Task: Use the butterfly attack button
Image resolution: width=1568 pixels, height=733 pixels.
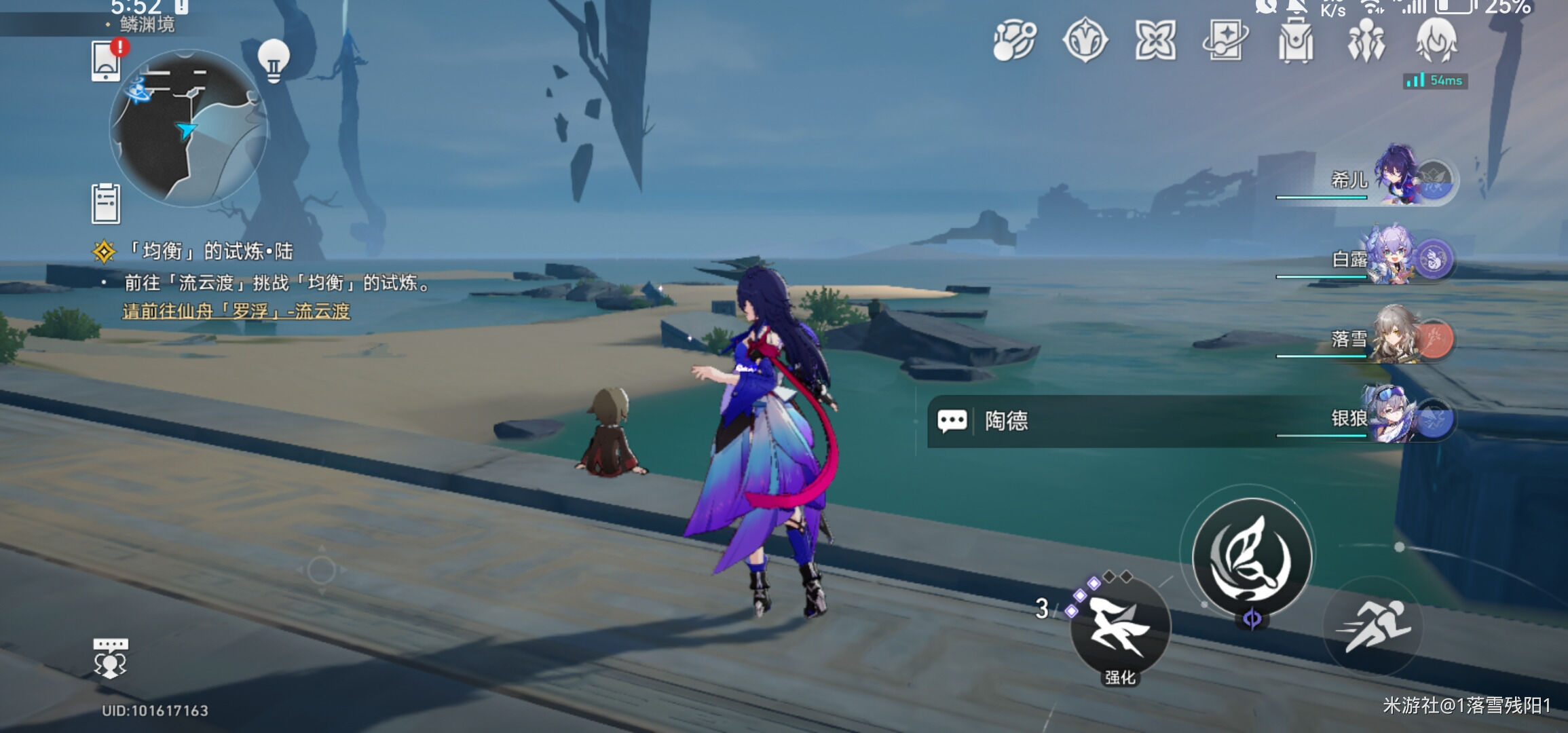Action: [x=1252, y=557]
